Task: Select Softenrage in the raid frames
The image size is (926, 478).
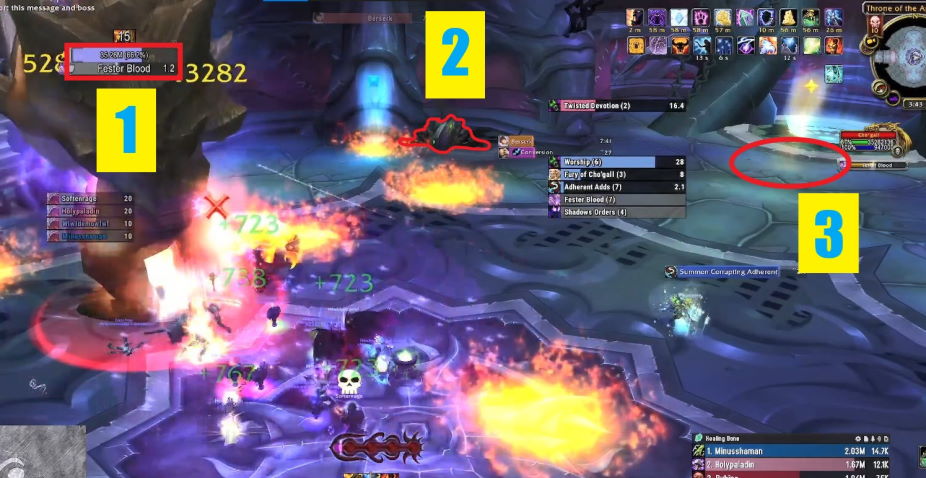Action: click(91, 198)
